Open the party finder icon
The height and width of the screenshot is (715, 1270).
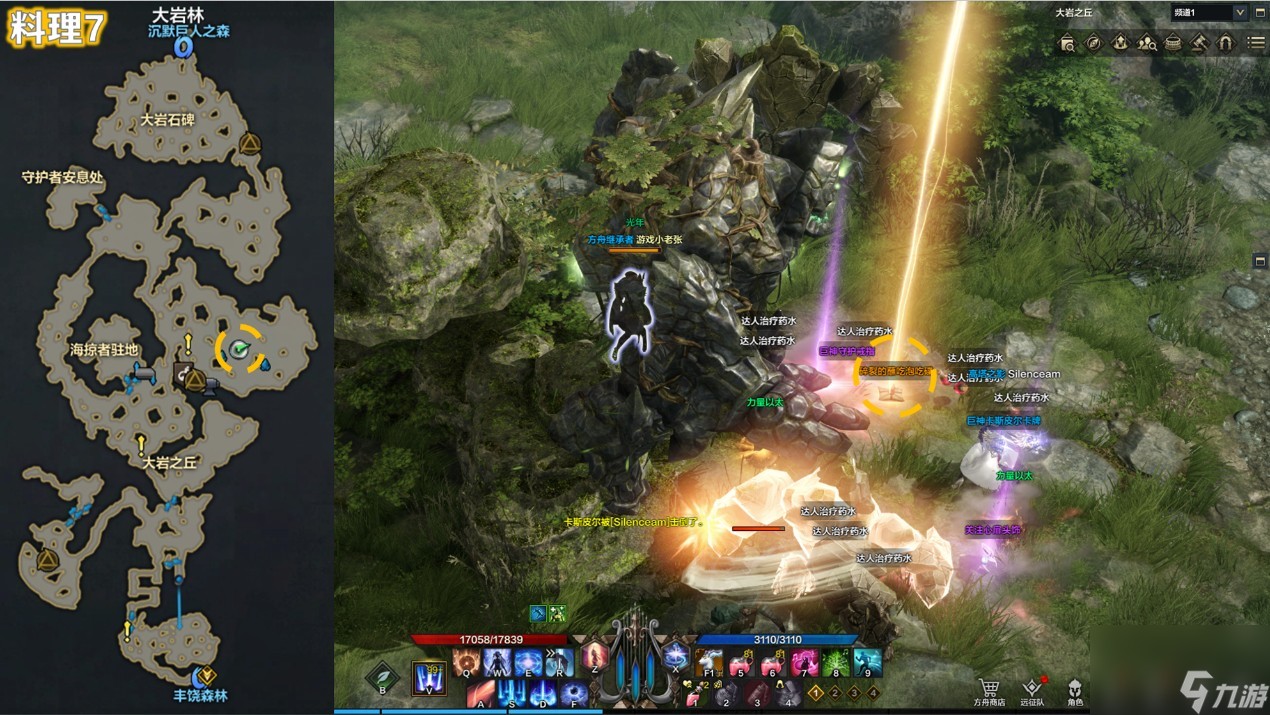pyautogui.click(x=1147, y=43)
